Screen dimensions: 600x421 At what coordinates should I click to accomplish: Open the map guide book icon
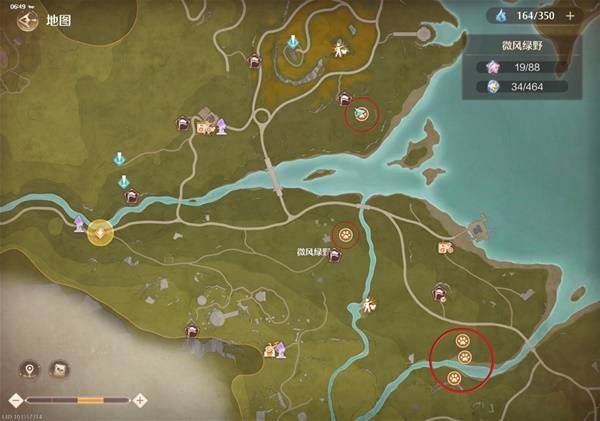60,370
